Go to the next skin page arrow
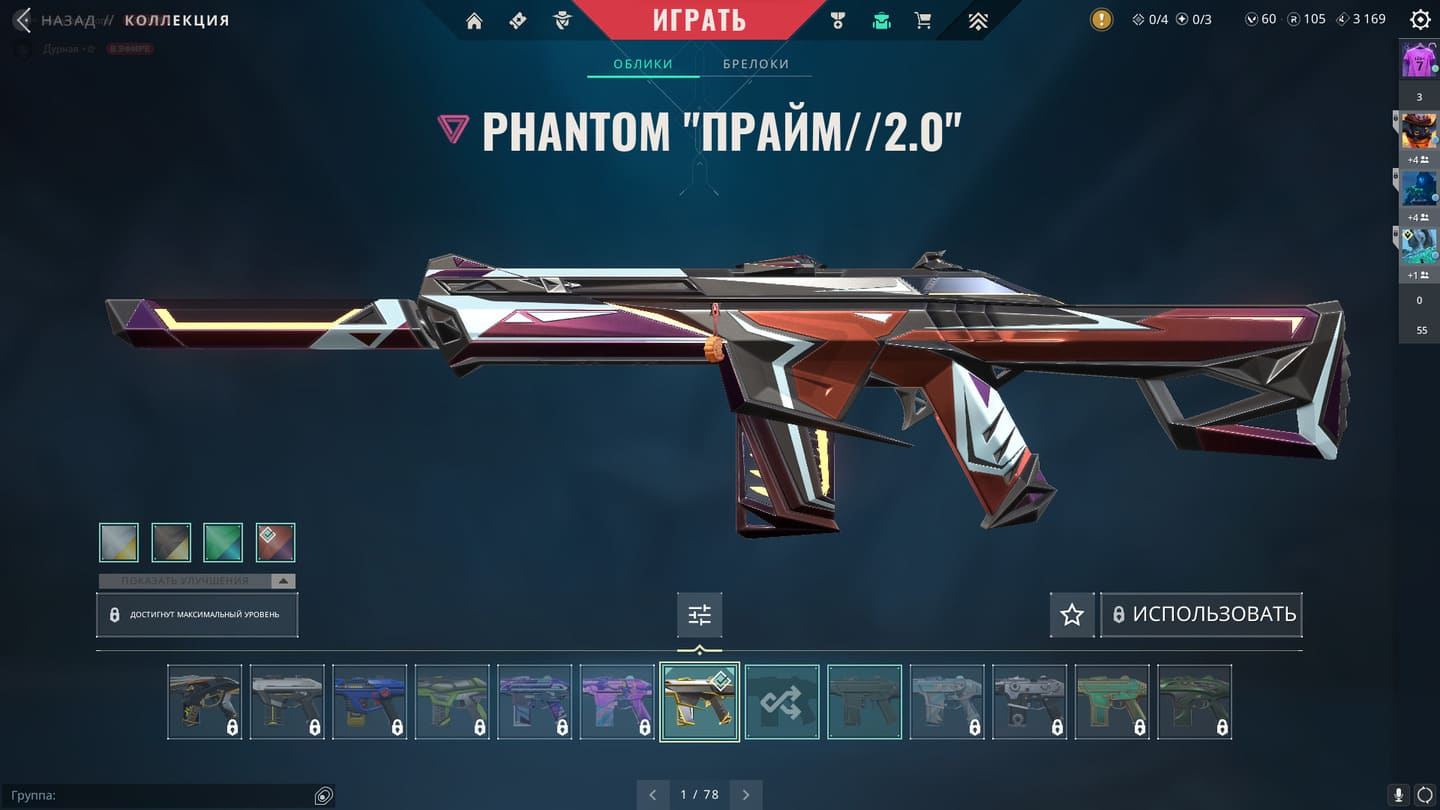This screenshot has height=810, width=1440. (746, 795)
